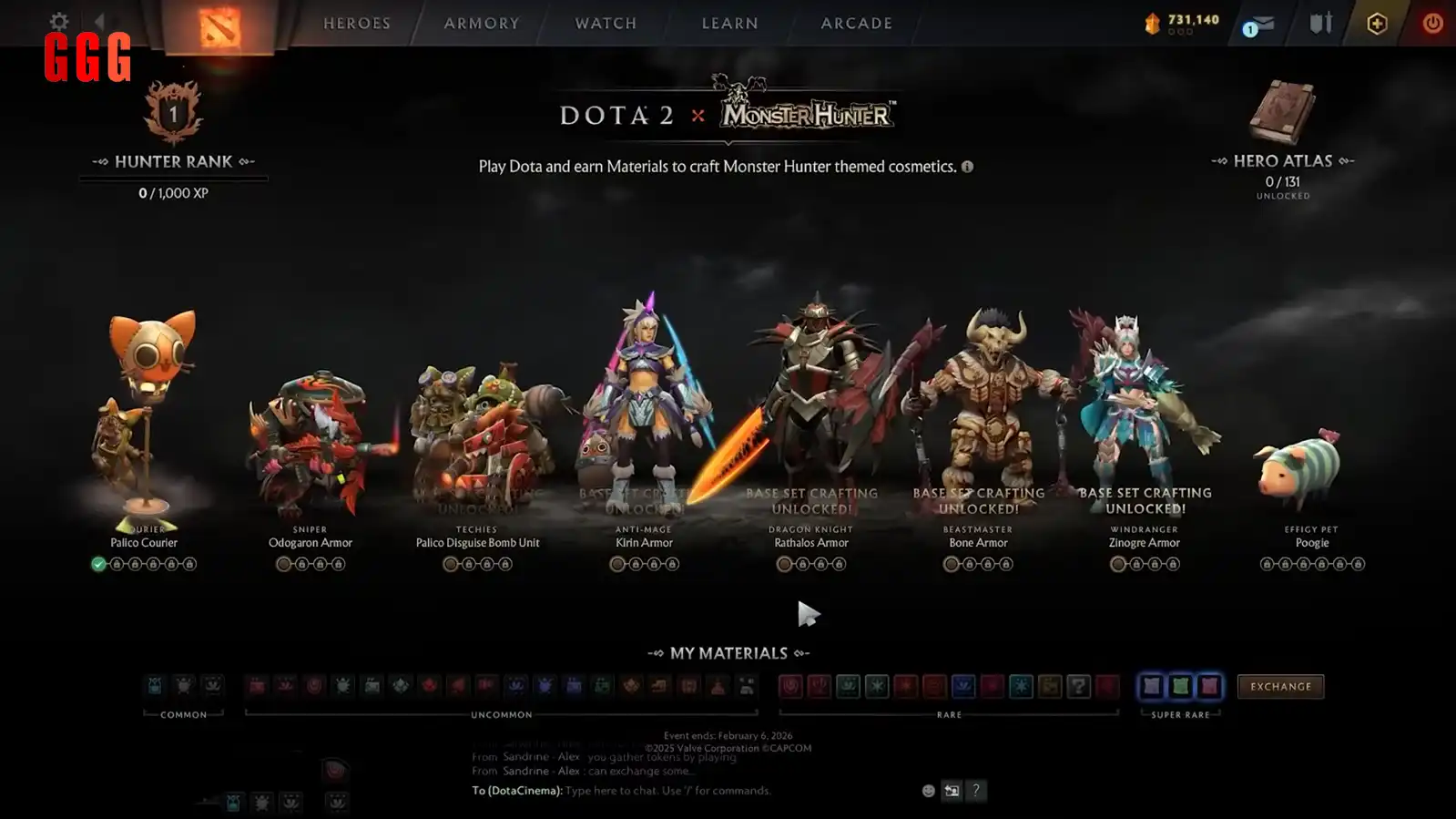Click the screenshot share icon beside chat
The image size is (1456, 819).
coord(951,791)
